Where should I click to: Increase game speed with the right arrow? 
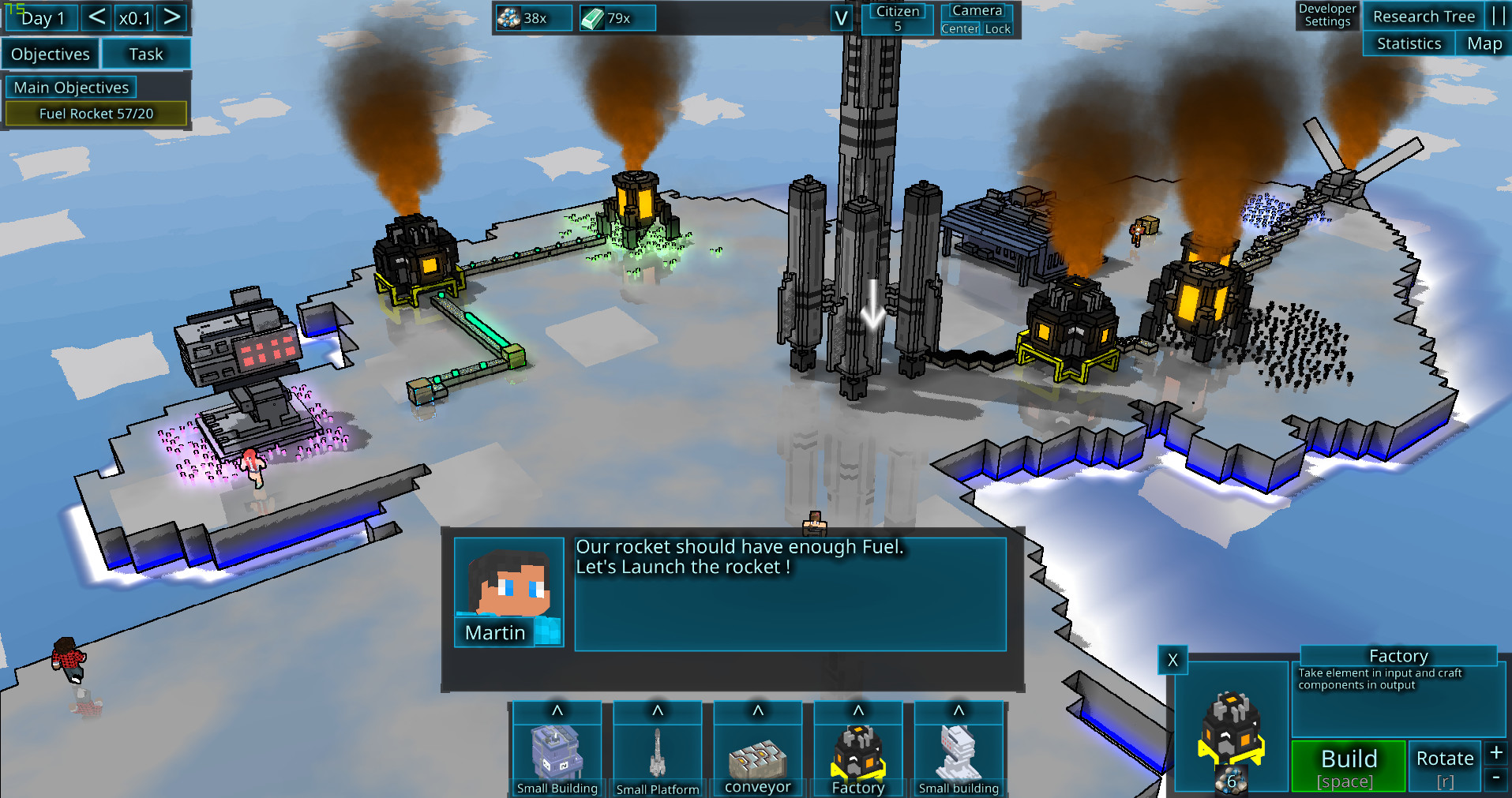(171, 17)
